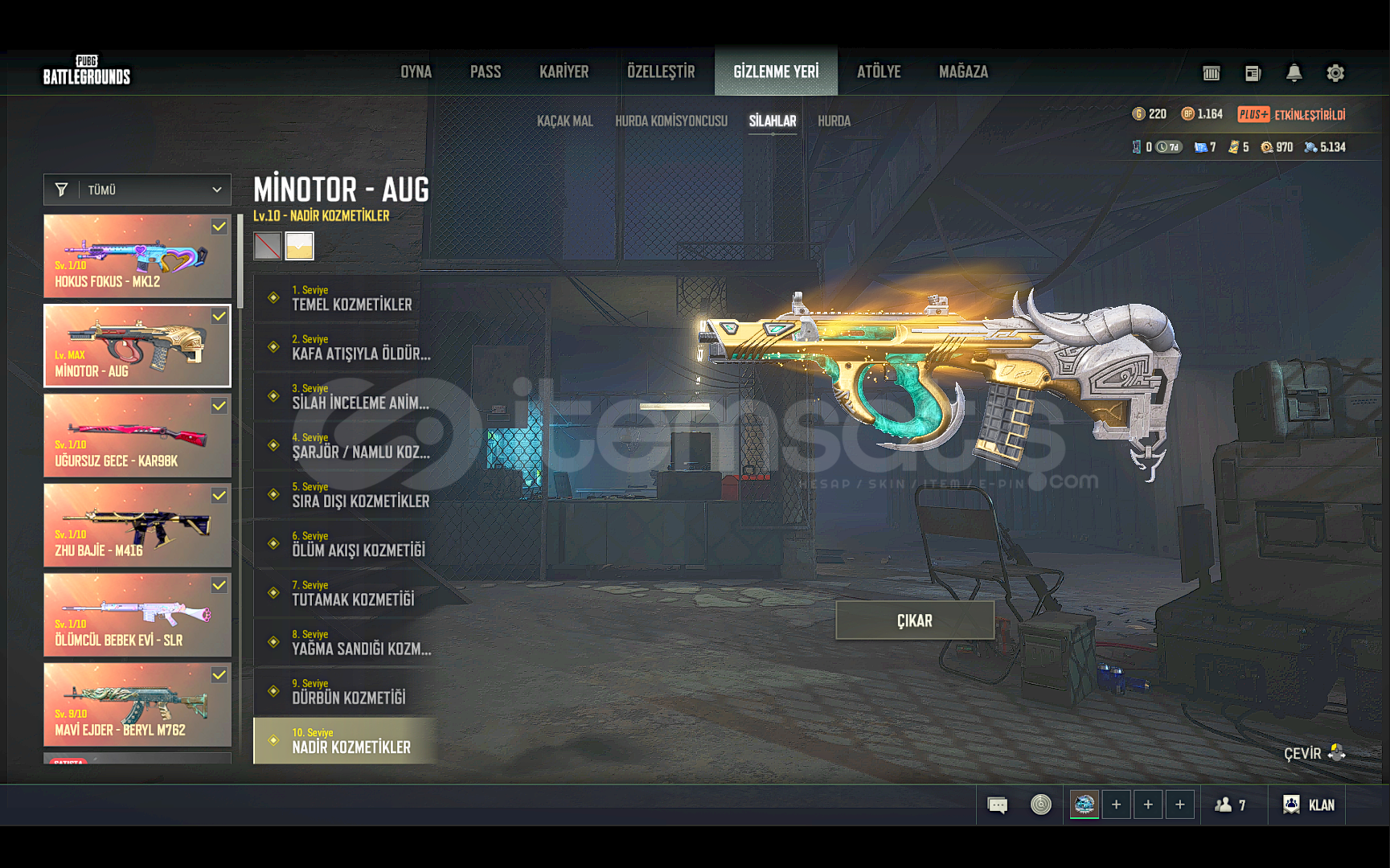1390x868 pixels.
Task: Select the ATÖLYE menu entry
Action: point(879,72)
